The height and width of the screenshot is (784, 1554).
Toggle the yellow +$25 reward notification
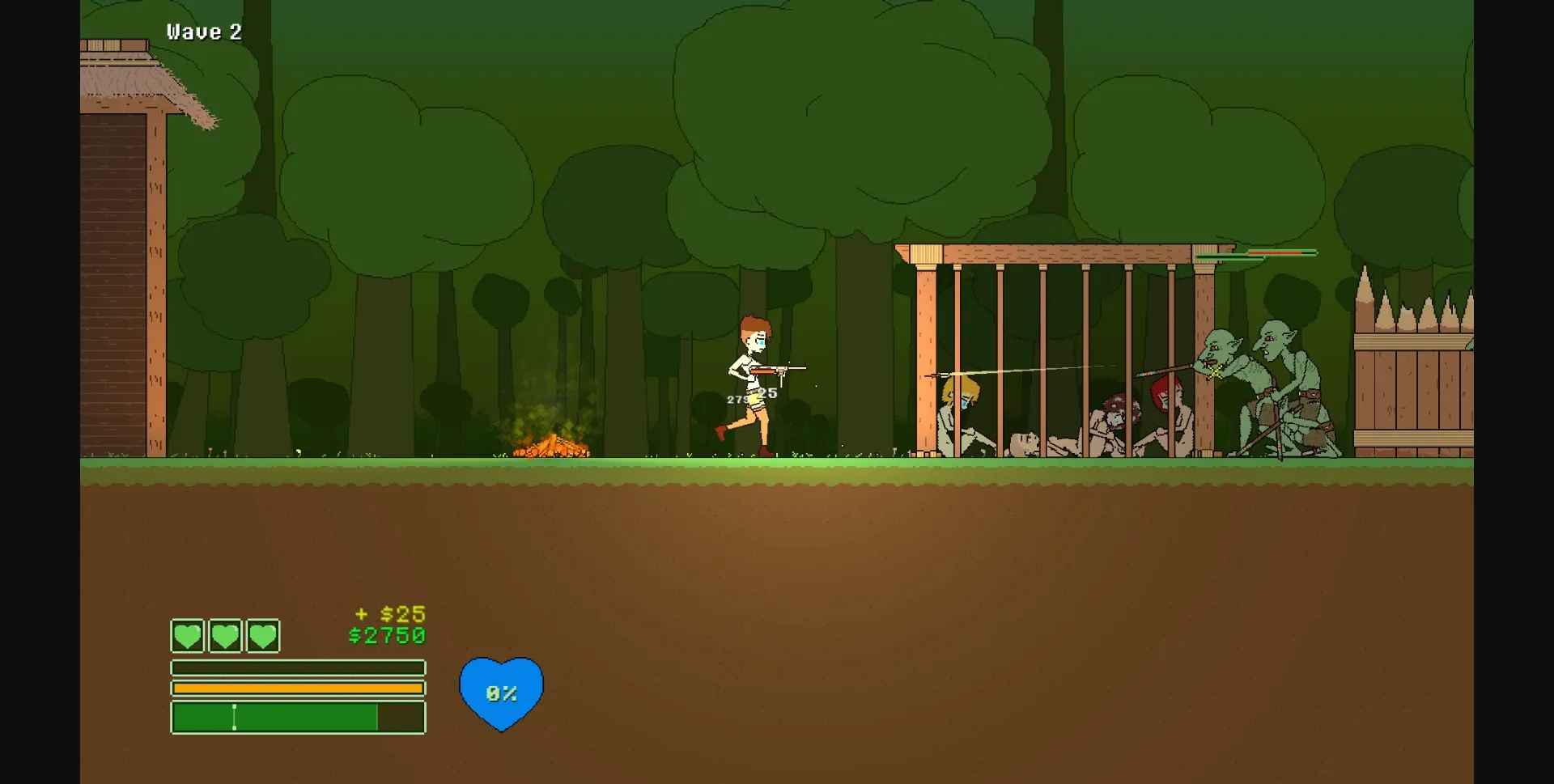tap(388, 613)
